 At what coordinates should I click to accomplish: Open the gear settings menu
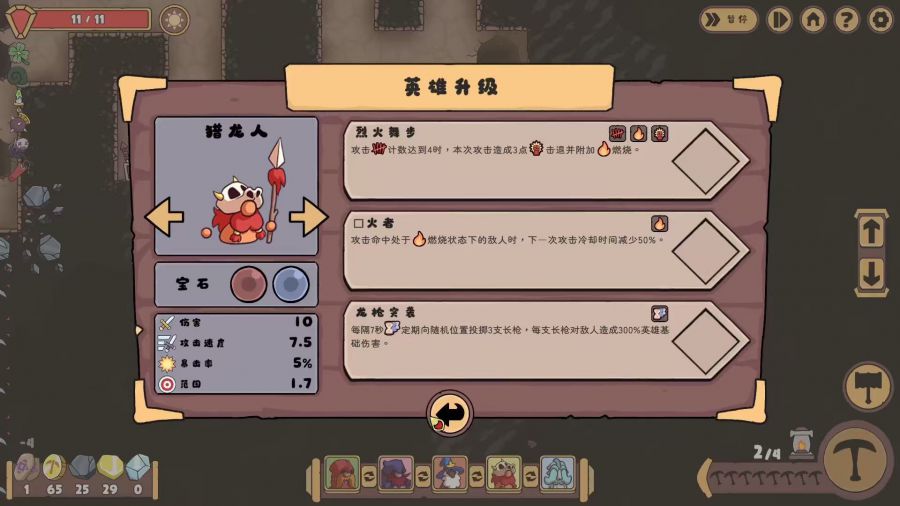point(880,19)
